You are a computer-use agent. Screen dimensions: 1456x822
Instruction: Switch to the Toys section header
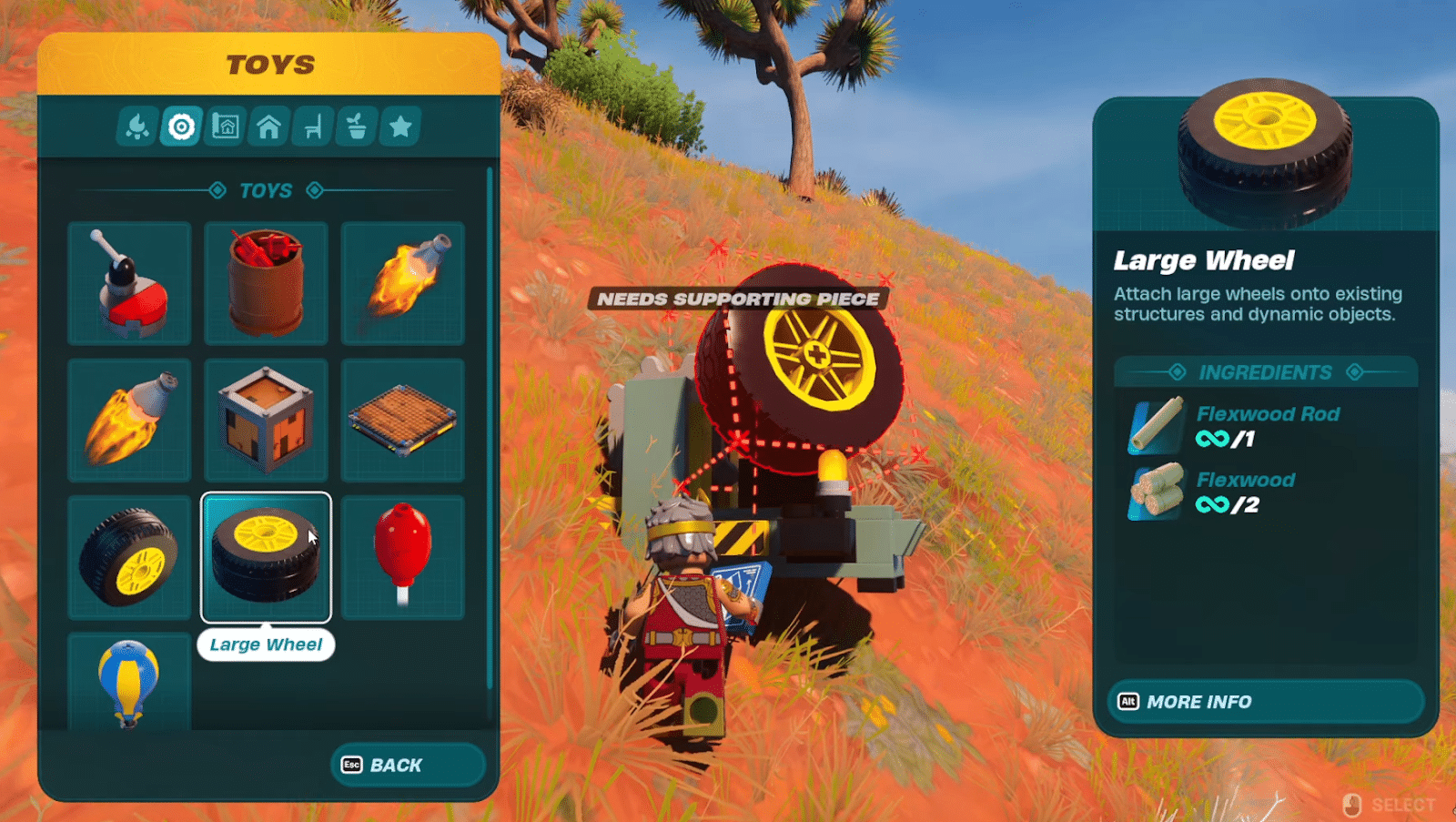(x=267, y=190)
